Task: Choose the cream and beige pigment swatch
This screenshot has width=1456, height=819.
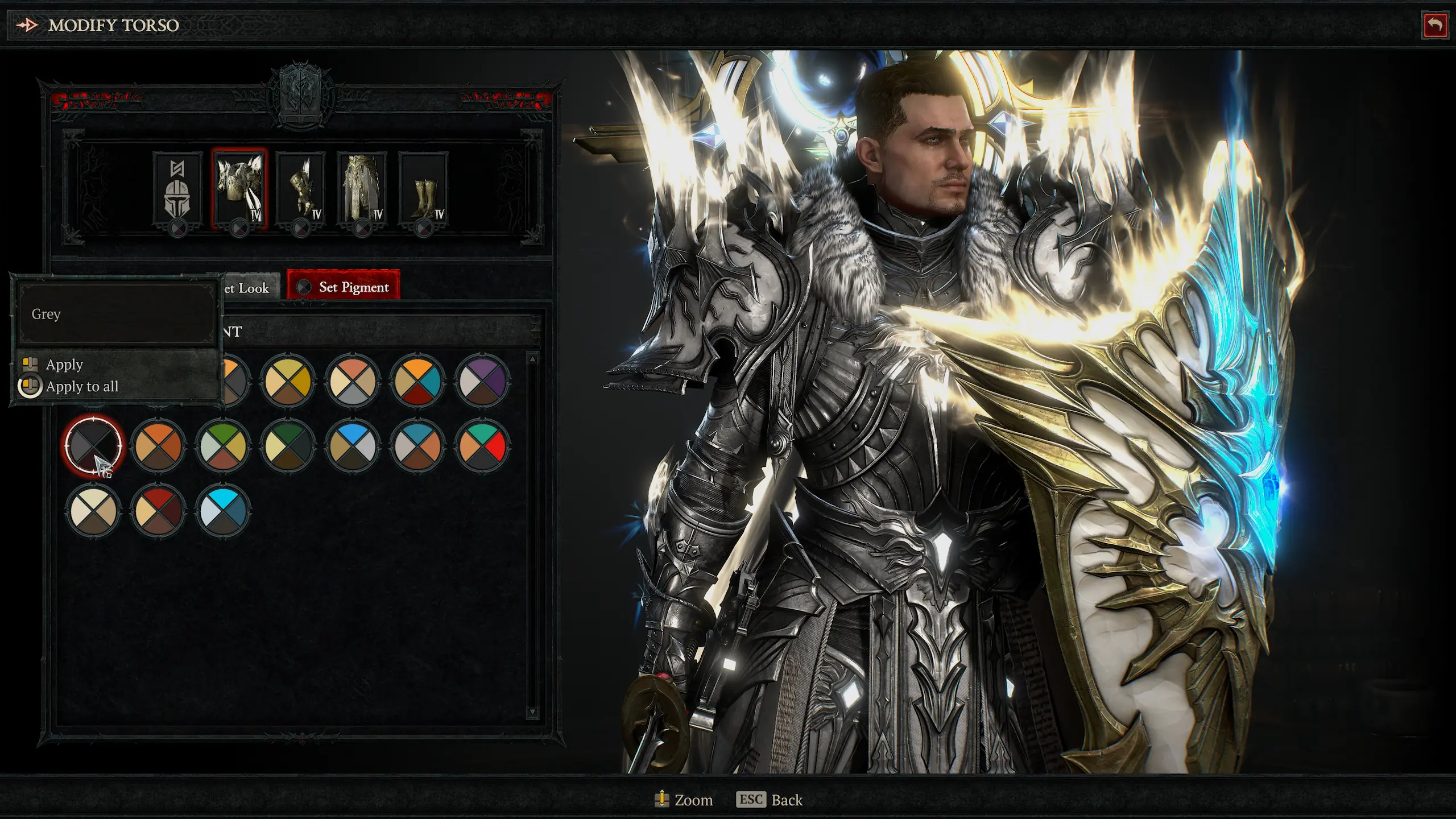Action: tap(93, 510)
